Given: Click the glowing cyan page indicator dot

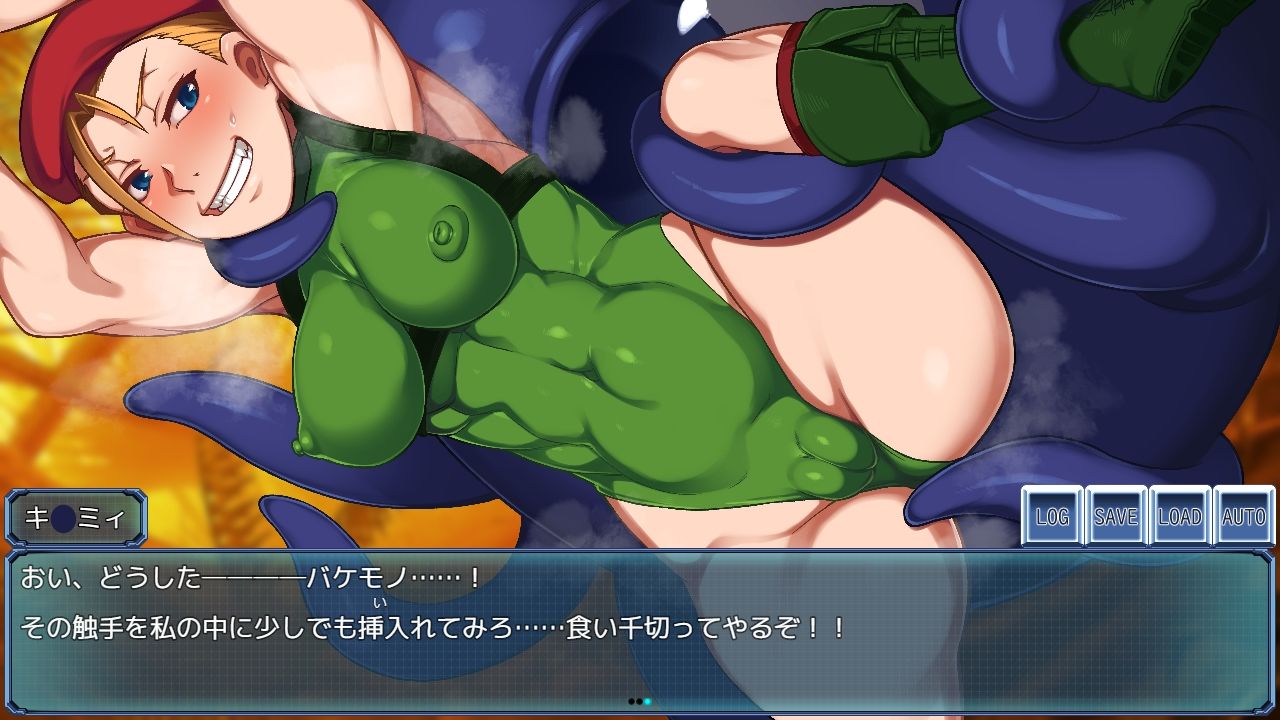Looking at the screenshot, I should pyautogui.click(x=647, y=701).
